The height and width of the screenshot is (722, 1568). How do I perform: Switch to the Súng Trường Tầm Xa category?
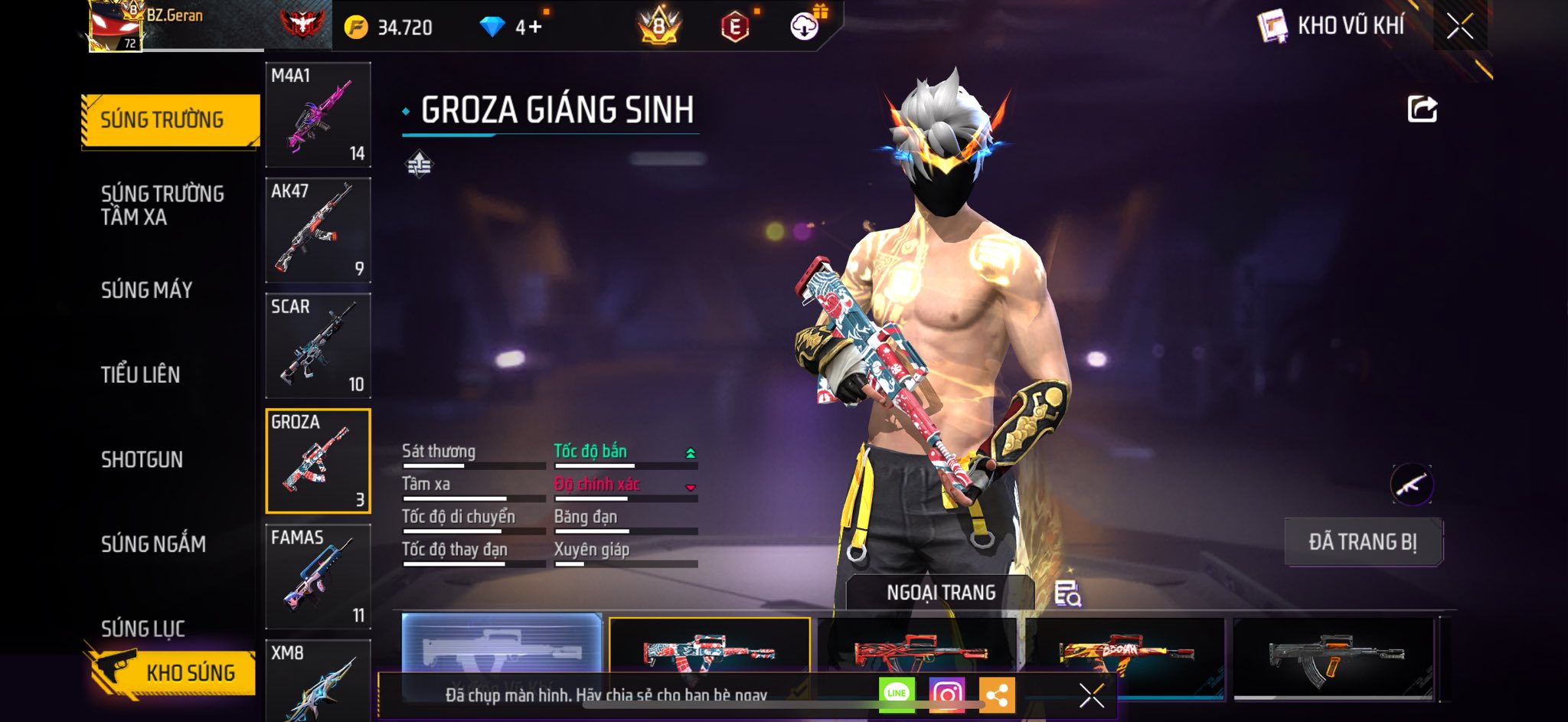[x=162, y=205]
